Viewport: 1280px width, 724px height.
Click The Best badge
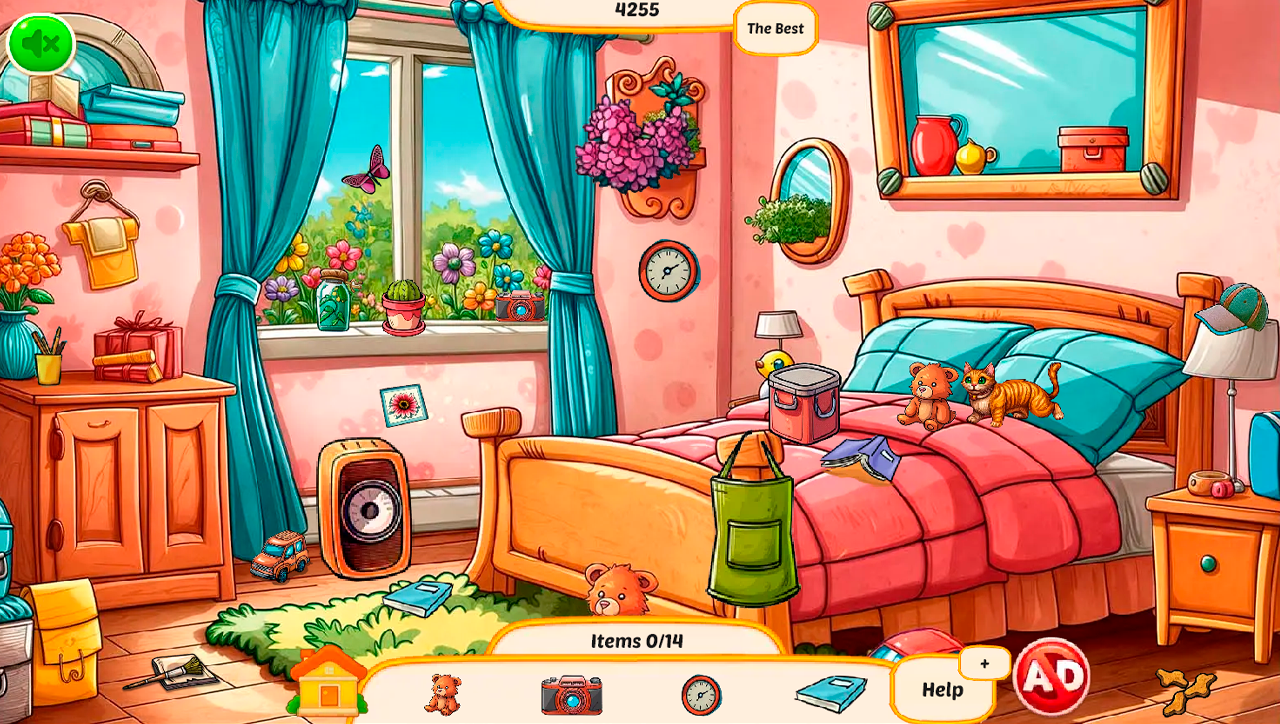775,29
